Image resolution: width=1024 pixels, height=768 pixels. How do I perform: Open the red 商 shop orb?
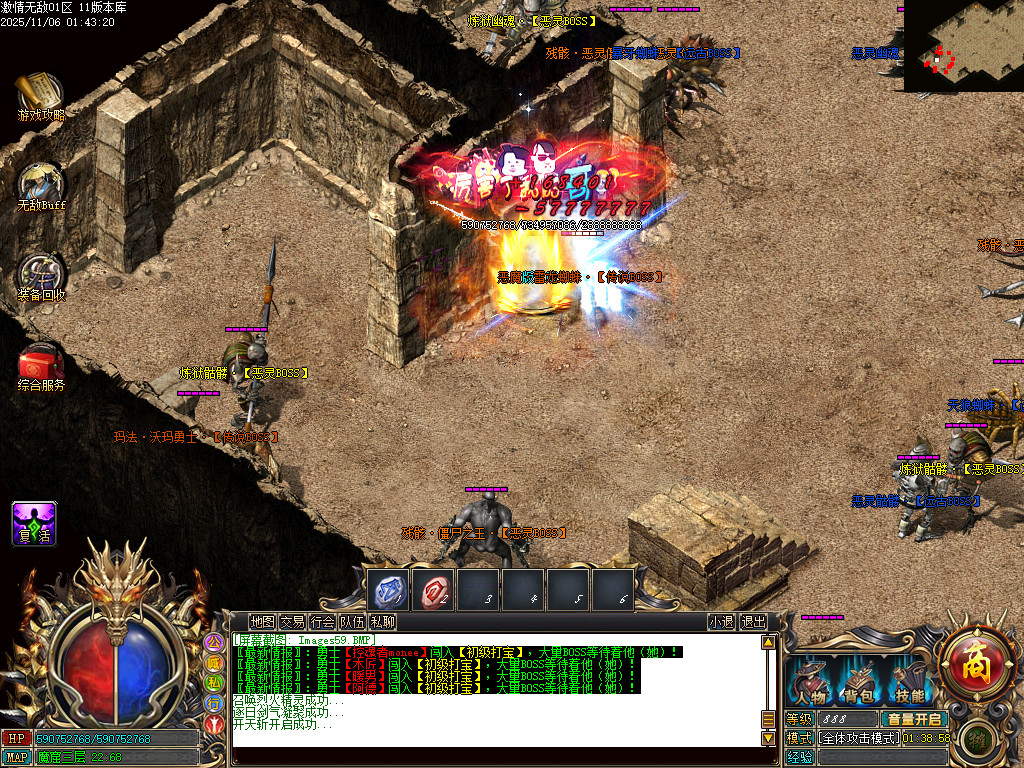[975, 660]
